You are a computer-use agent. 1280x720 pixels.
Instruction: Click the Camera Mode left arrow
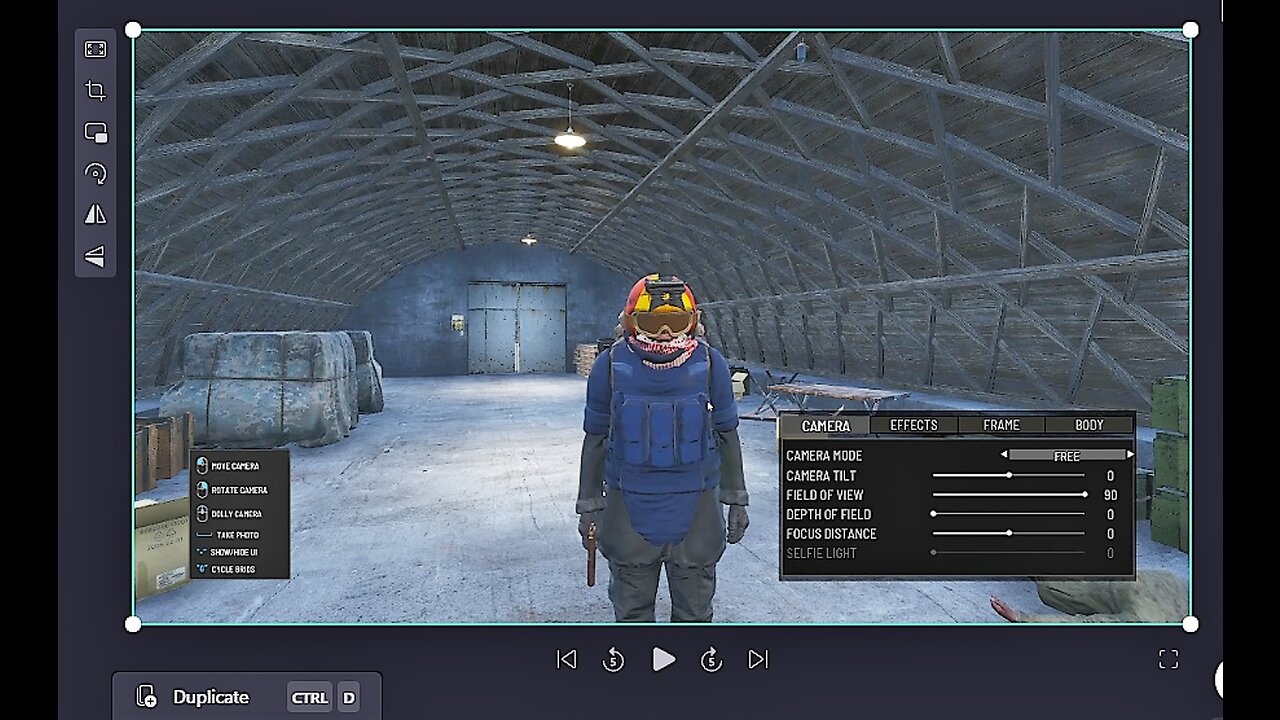(x=1005, y=455)
